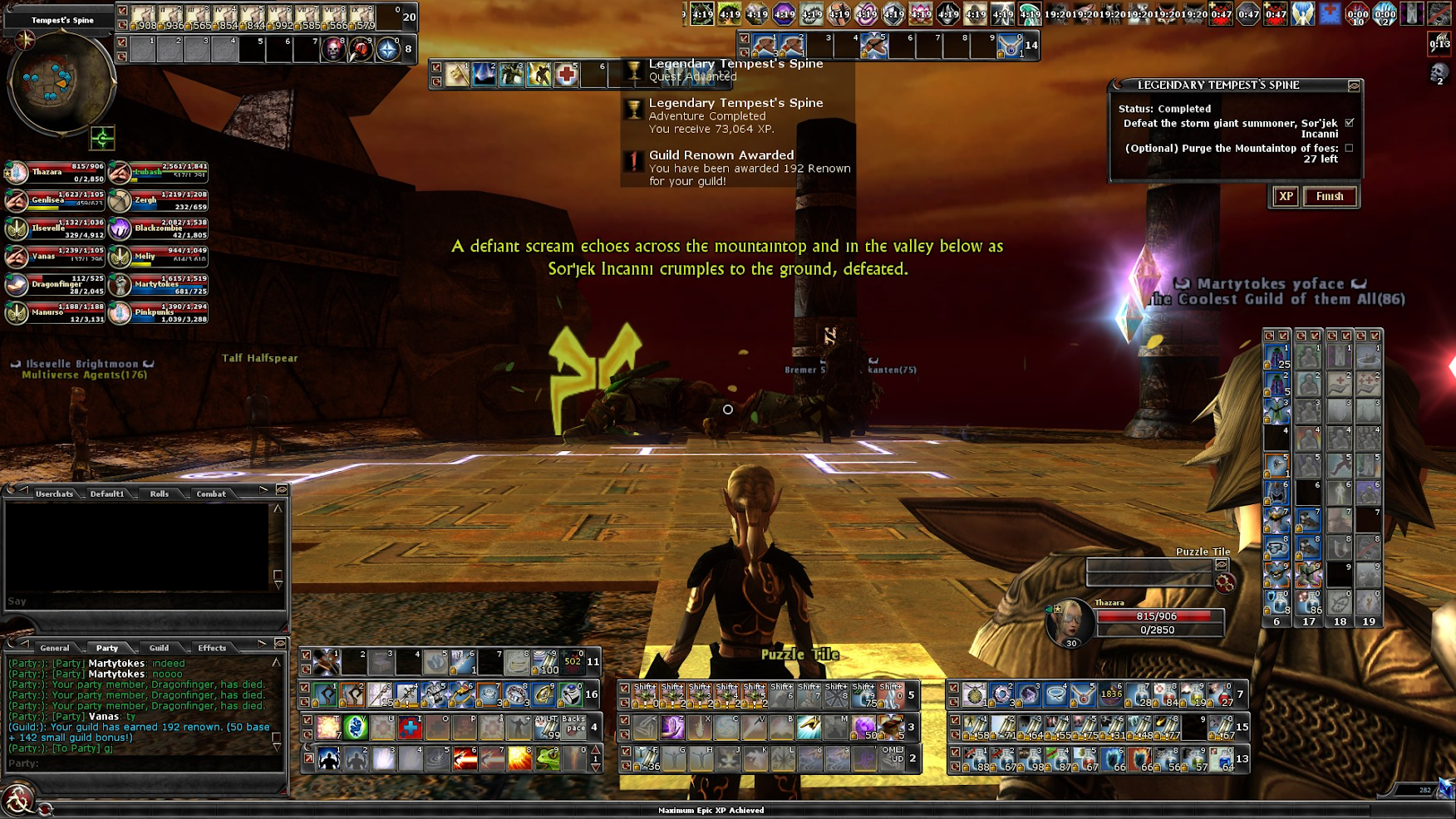Viewport: 1456px width, 819px height.
Task: Click the Party chat input field
Action: coord(141,763)
